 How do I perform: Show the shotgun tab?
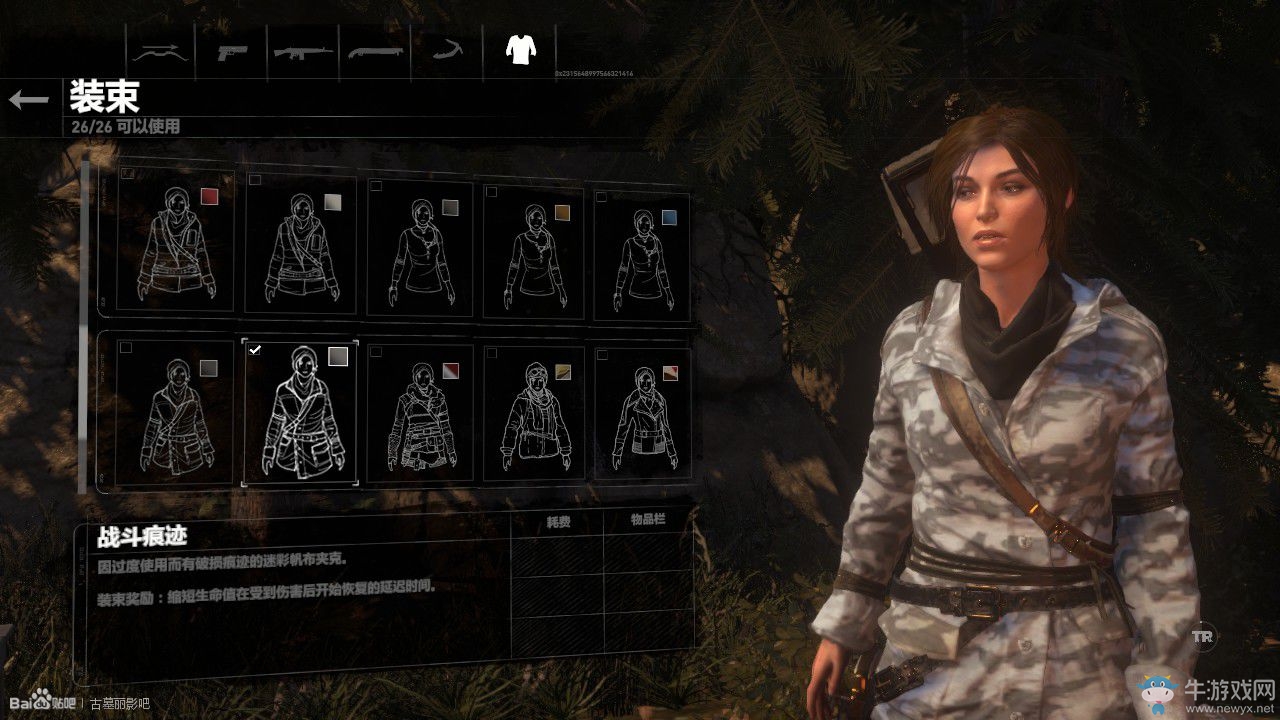point(376,51)
